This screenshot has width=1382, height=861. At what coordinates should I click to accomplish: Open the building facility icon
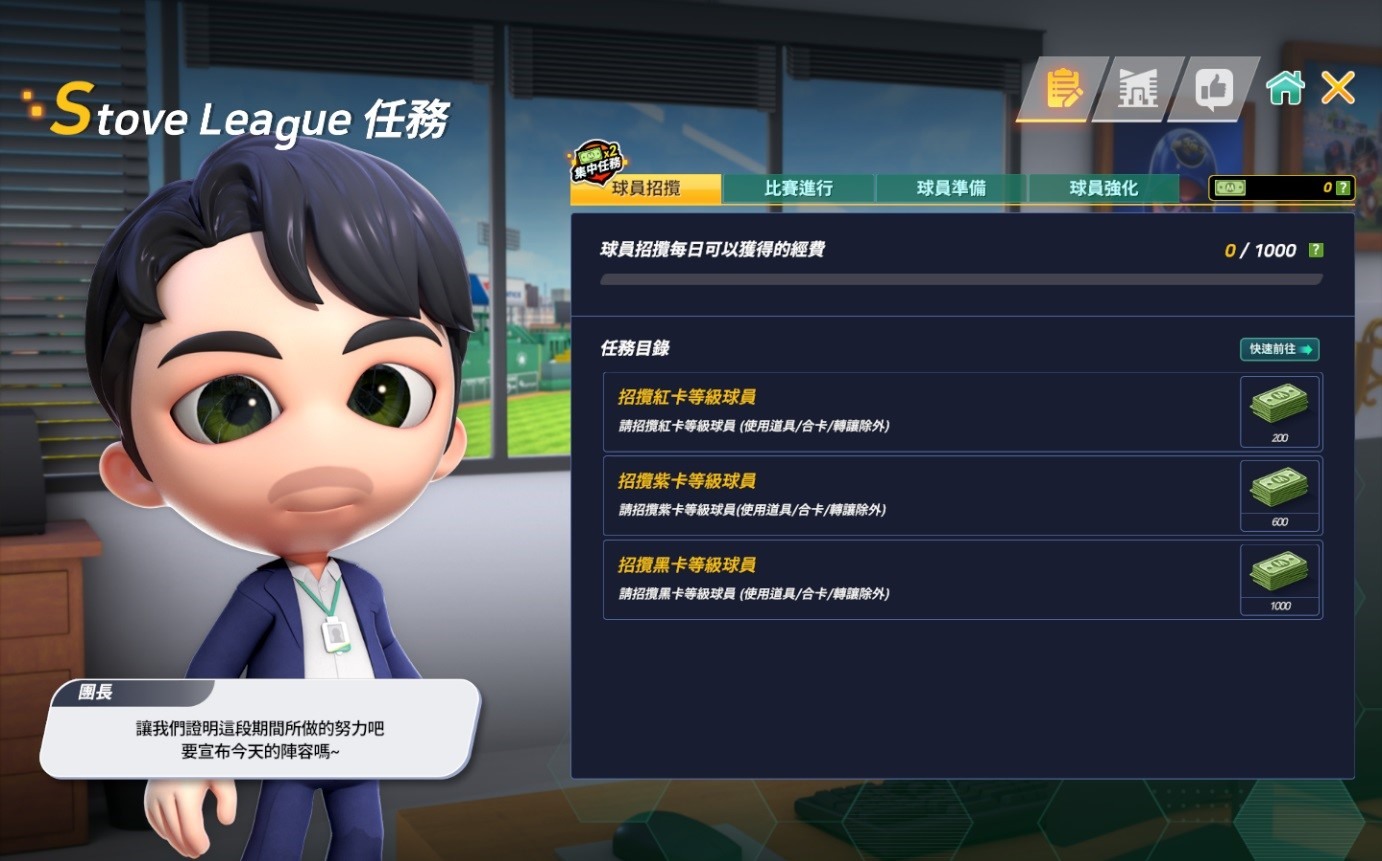pos(1140,88)
